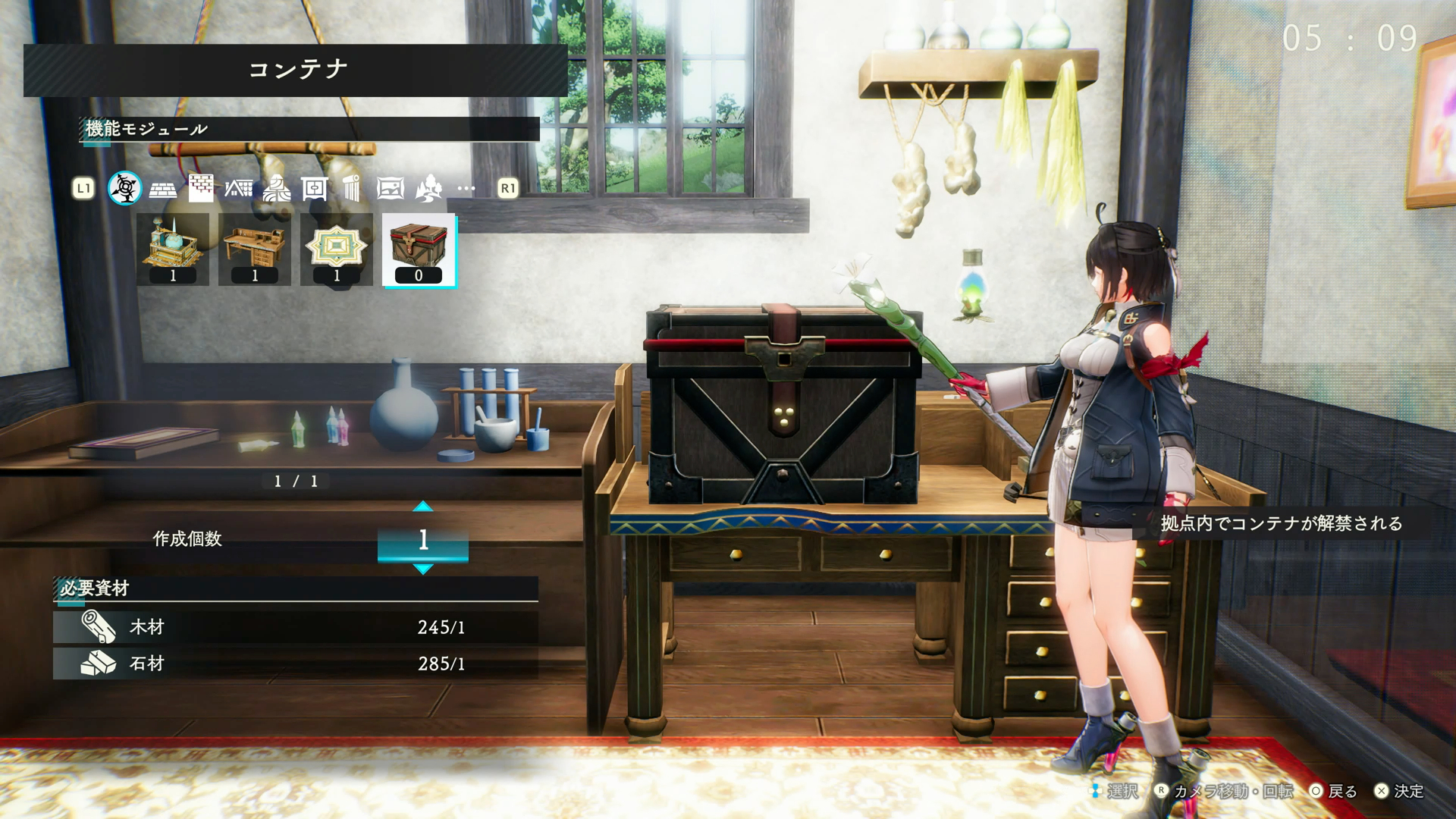Click the 石材 stone material row
Viewport: 1456px width, 819px height.
(x=296, y=664)
